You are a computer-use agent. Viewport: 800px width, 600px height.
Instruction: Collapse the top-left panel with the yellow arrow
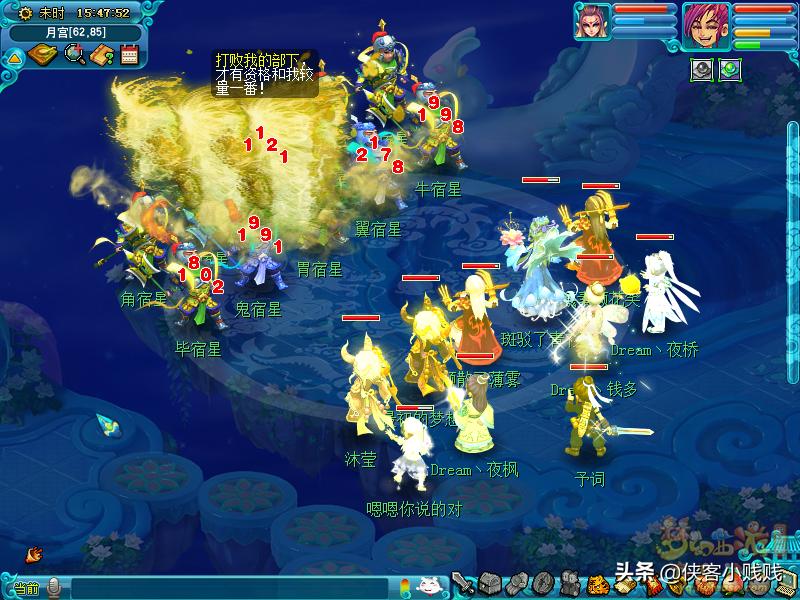point(14,56)
